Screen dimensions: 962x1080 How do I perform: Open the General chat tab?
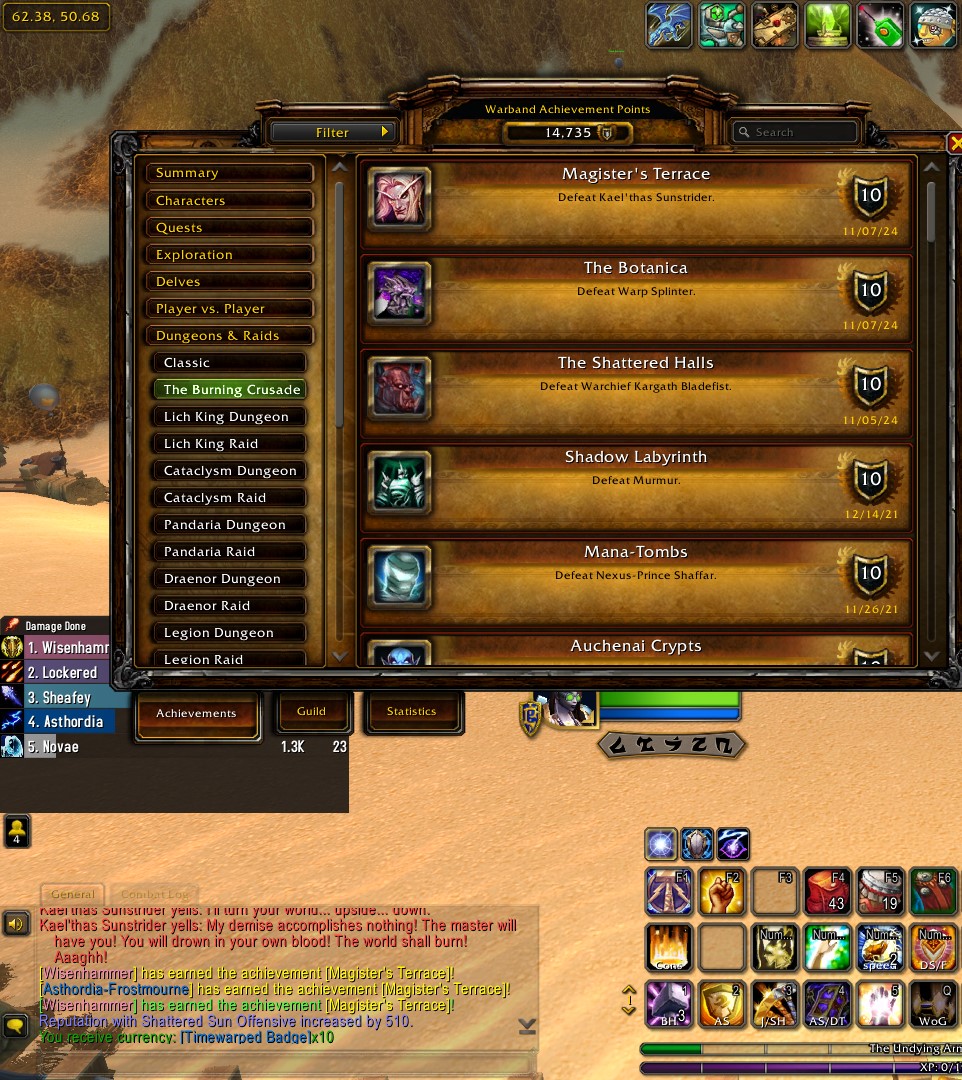(x=73, y=894)
